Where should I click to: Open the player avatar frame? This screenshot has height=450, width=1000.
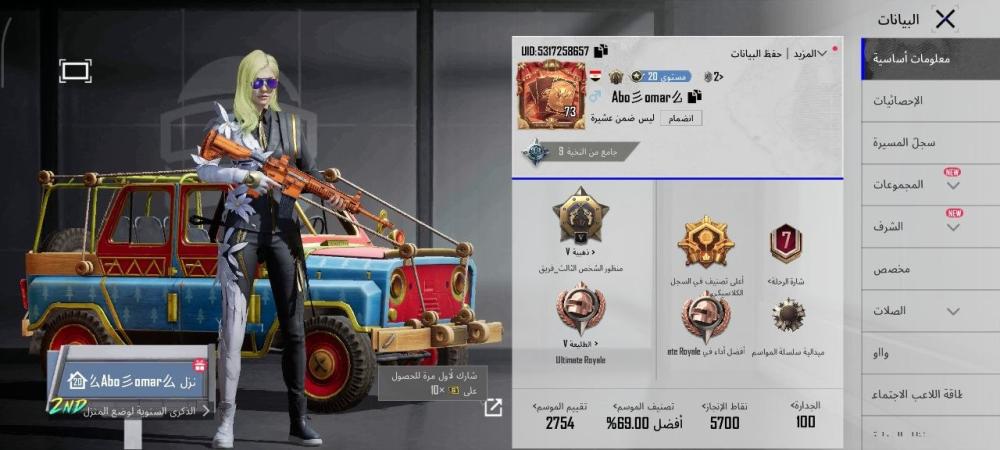551,95
